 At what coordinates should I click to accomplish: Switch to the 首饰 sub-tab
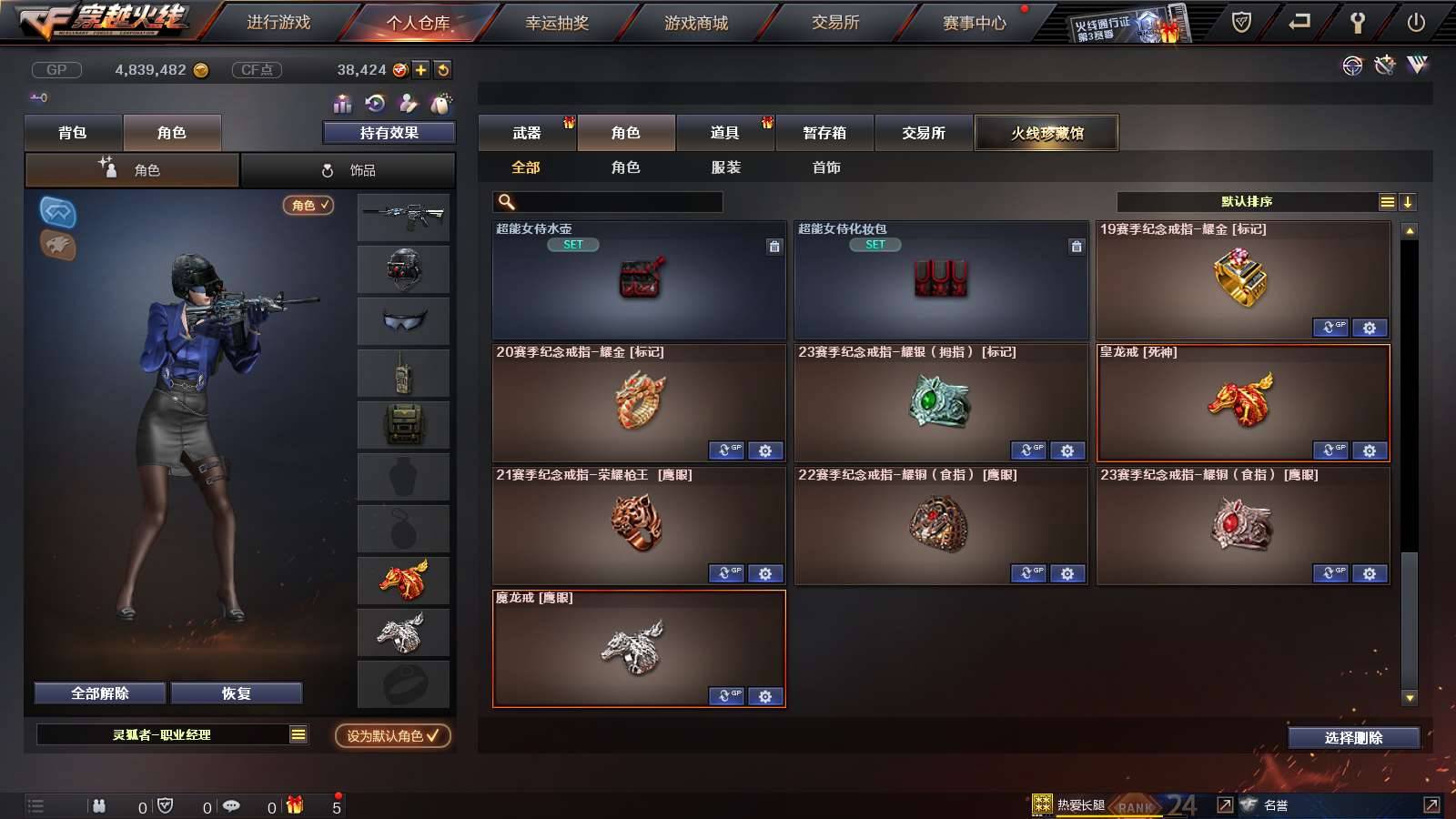click(x=826, y=167)
